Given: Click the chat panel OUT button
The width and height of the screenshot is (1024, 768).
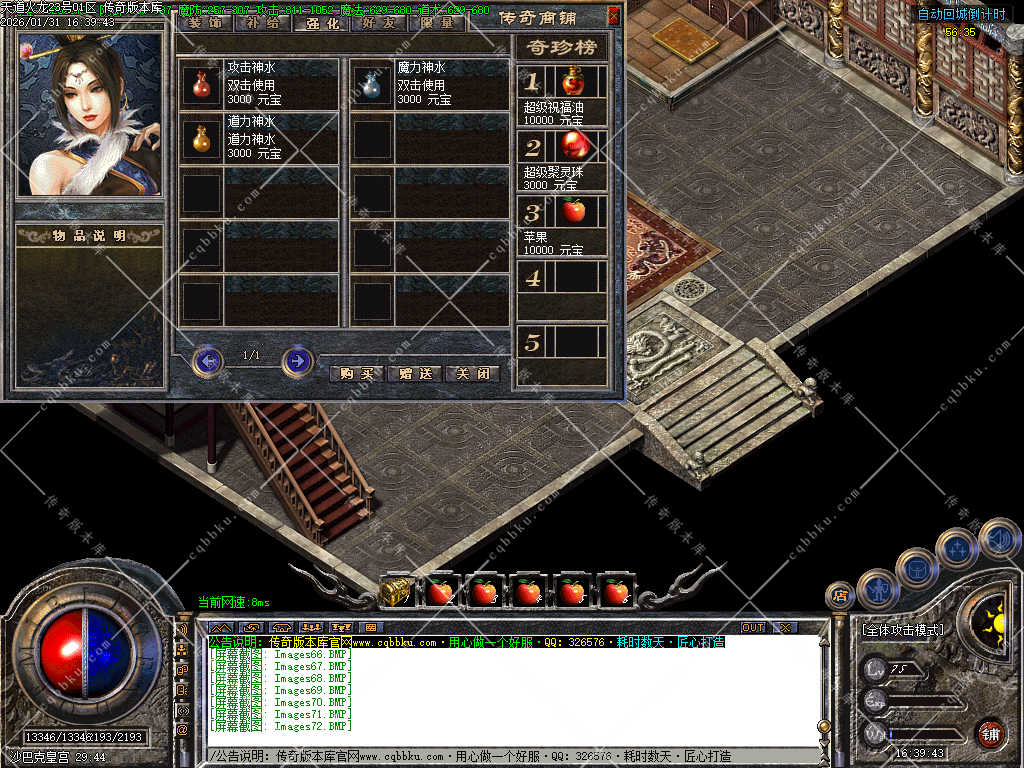Looking at the screenshot, I should tap(753, 627).
